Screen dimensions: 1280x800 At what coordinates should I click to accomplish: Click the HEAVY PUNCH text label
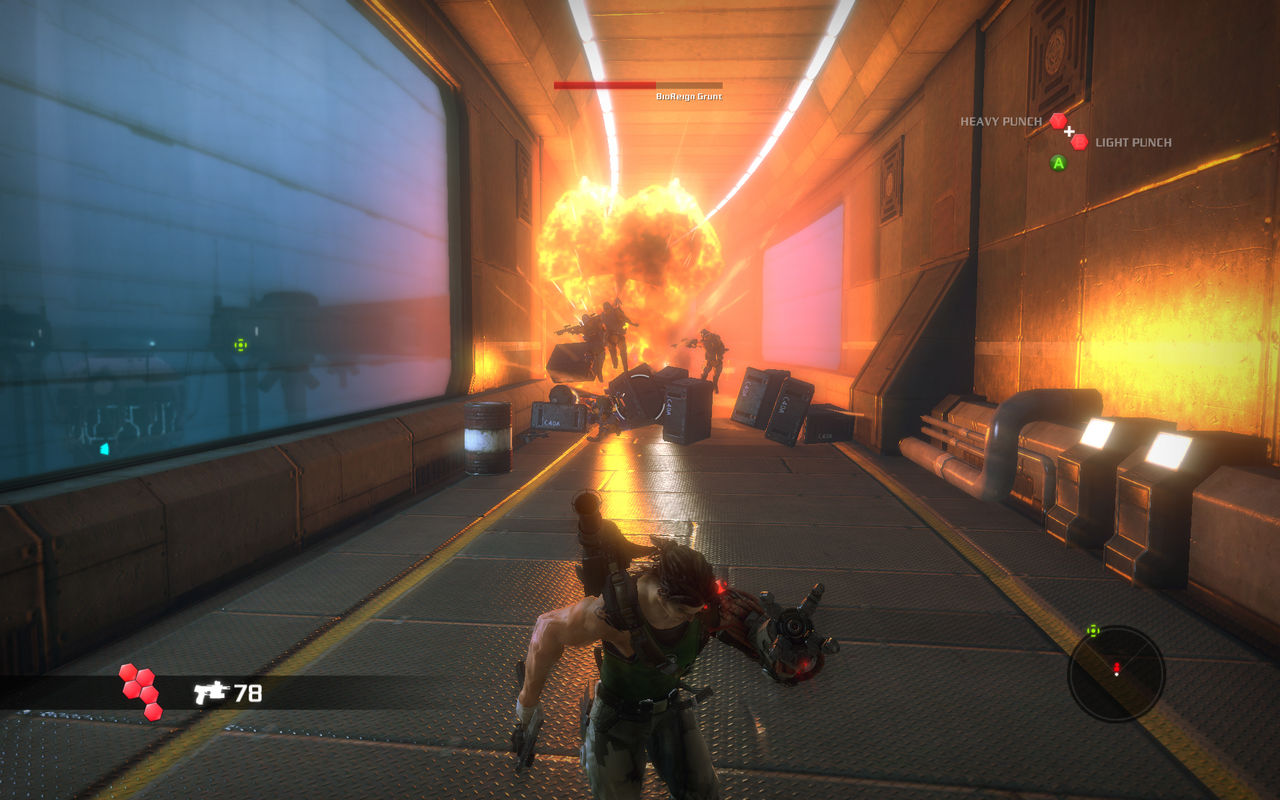coord(1001,121)
